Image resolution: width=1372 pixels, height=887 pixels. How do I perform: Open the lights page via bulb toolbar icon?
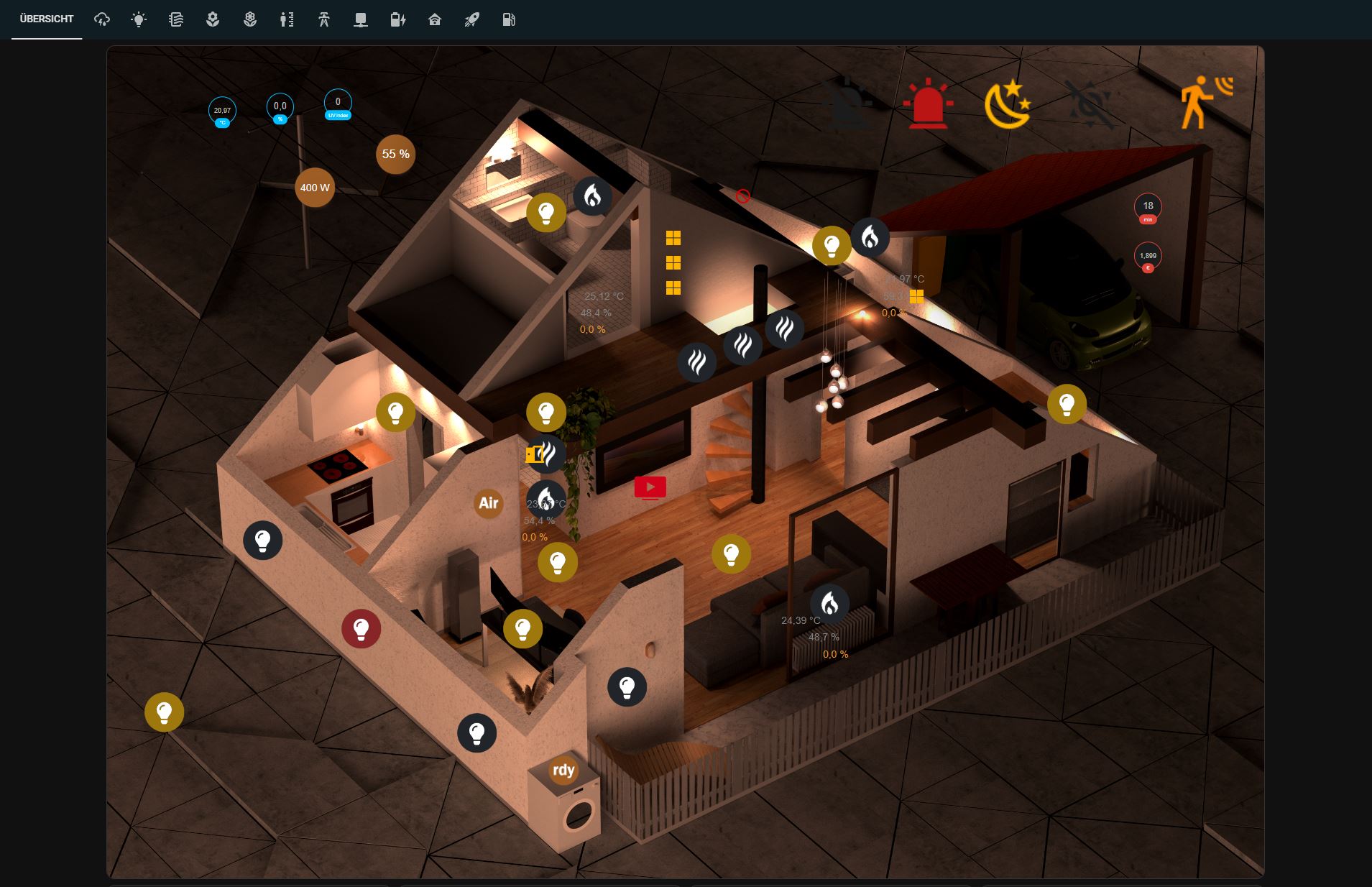click(139, 19)
